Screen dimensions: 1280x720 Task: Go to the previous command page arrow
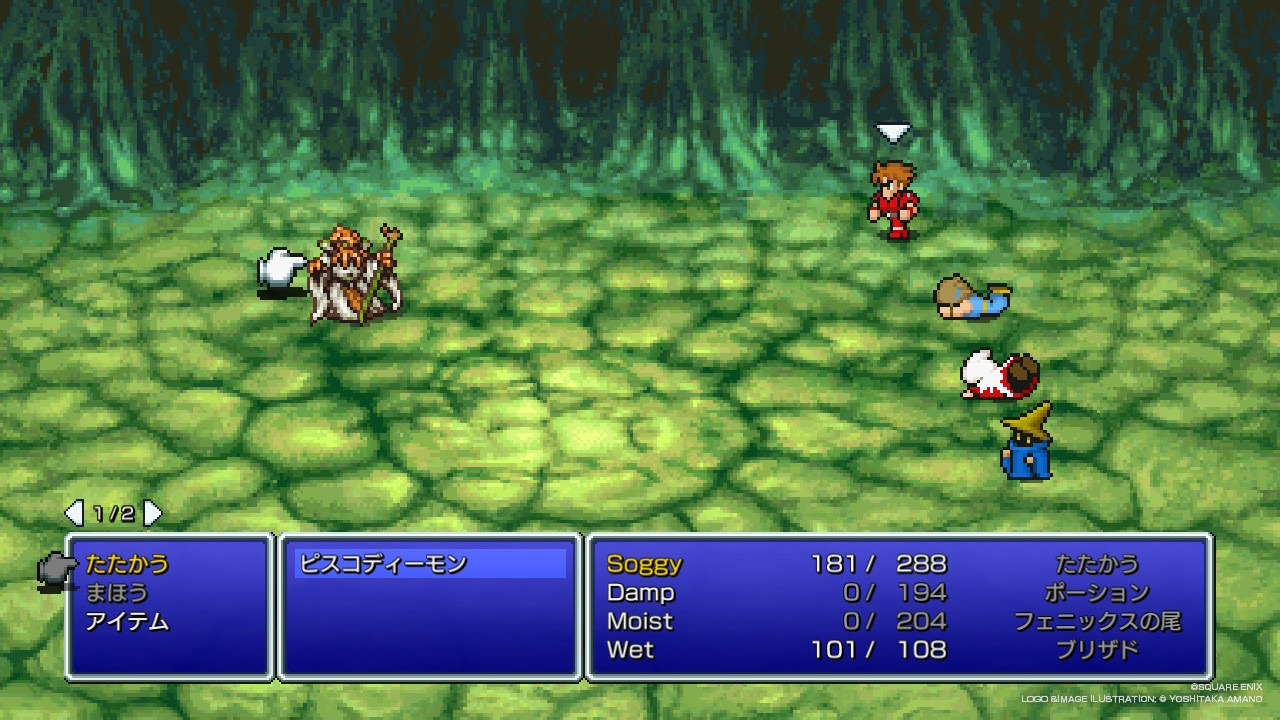pyautogui.click(x=74, y=514)
